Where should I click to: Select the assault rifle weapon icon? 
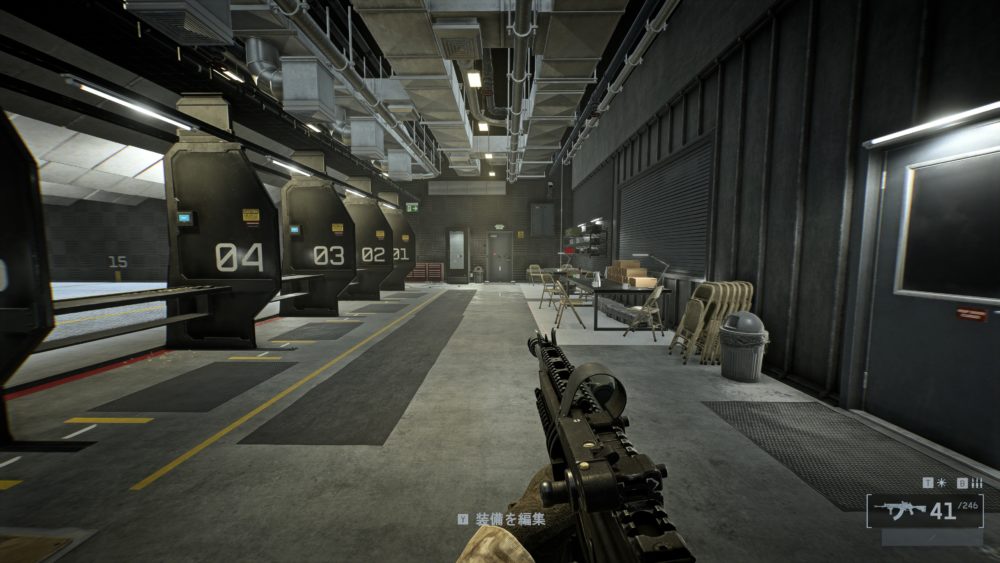coord(899,511)
